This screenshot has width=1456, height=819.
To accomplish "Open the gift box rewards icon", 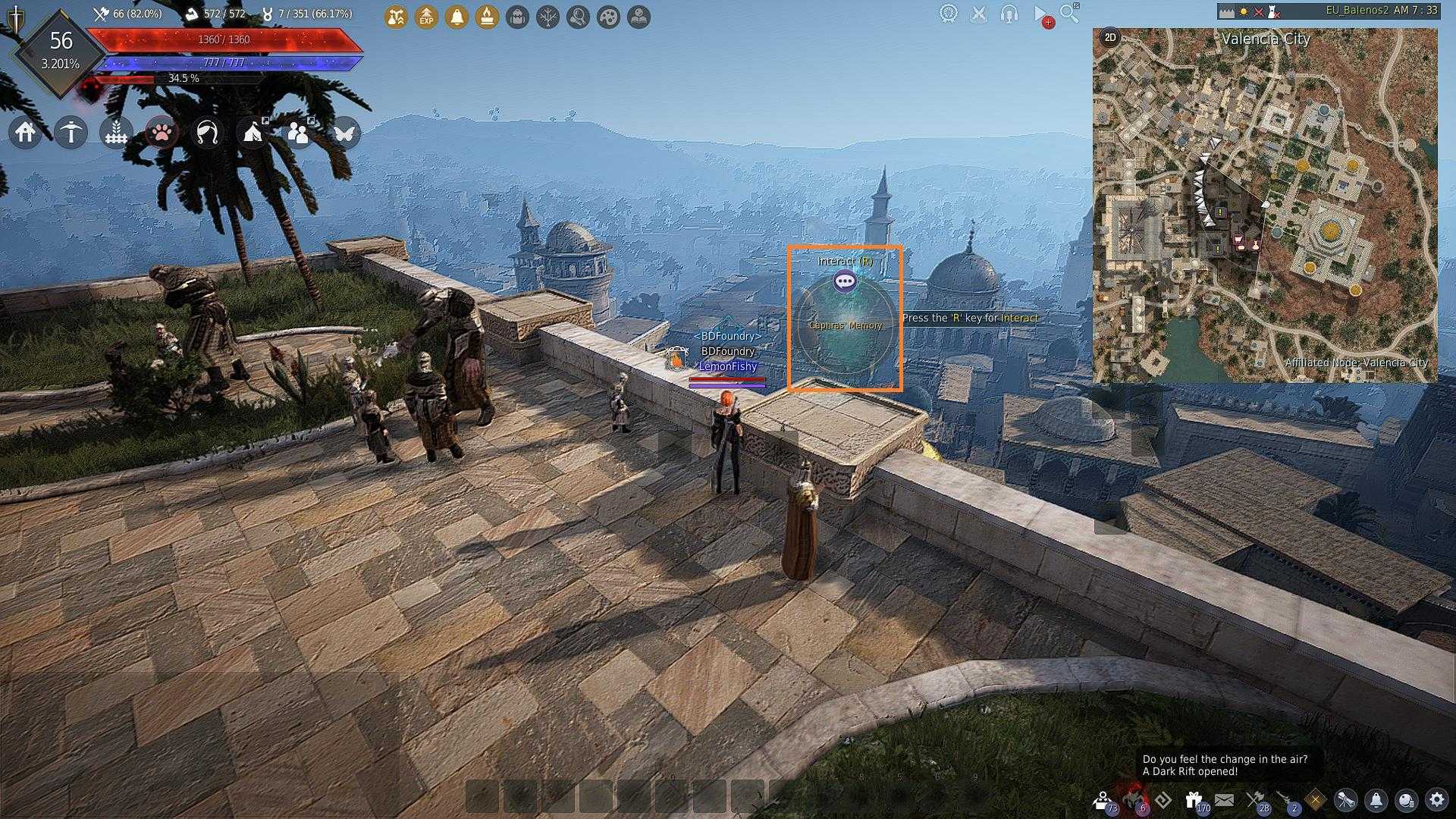I will (1194, 800).
